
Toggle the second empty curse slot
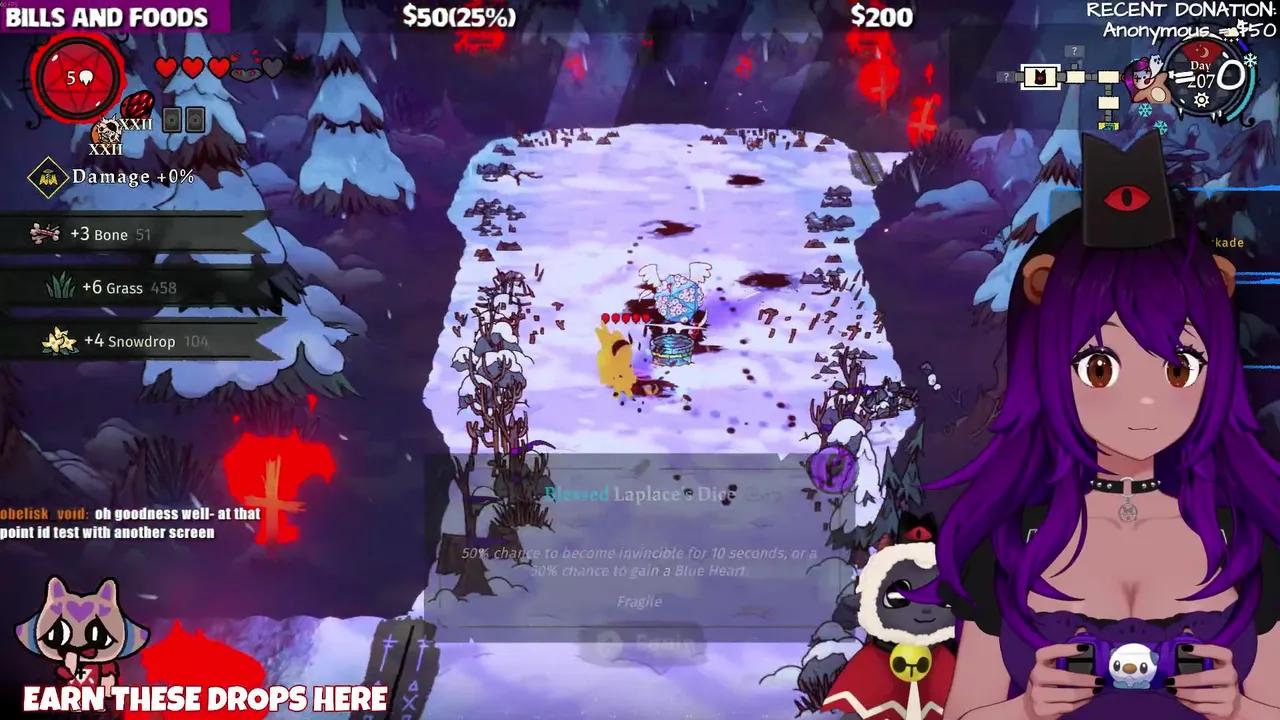(x=195, y=120)
